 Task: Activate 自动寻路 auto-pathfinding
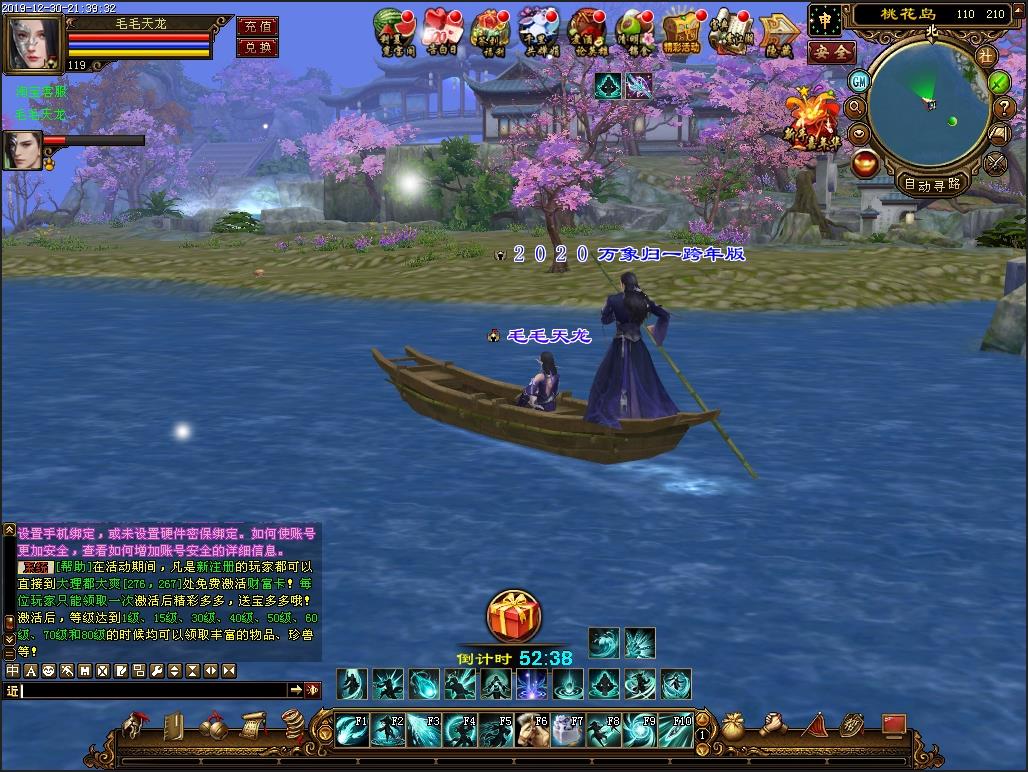tap(932, 183)
